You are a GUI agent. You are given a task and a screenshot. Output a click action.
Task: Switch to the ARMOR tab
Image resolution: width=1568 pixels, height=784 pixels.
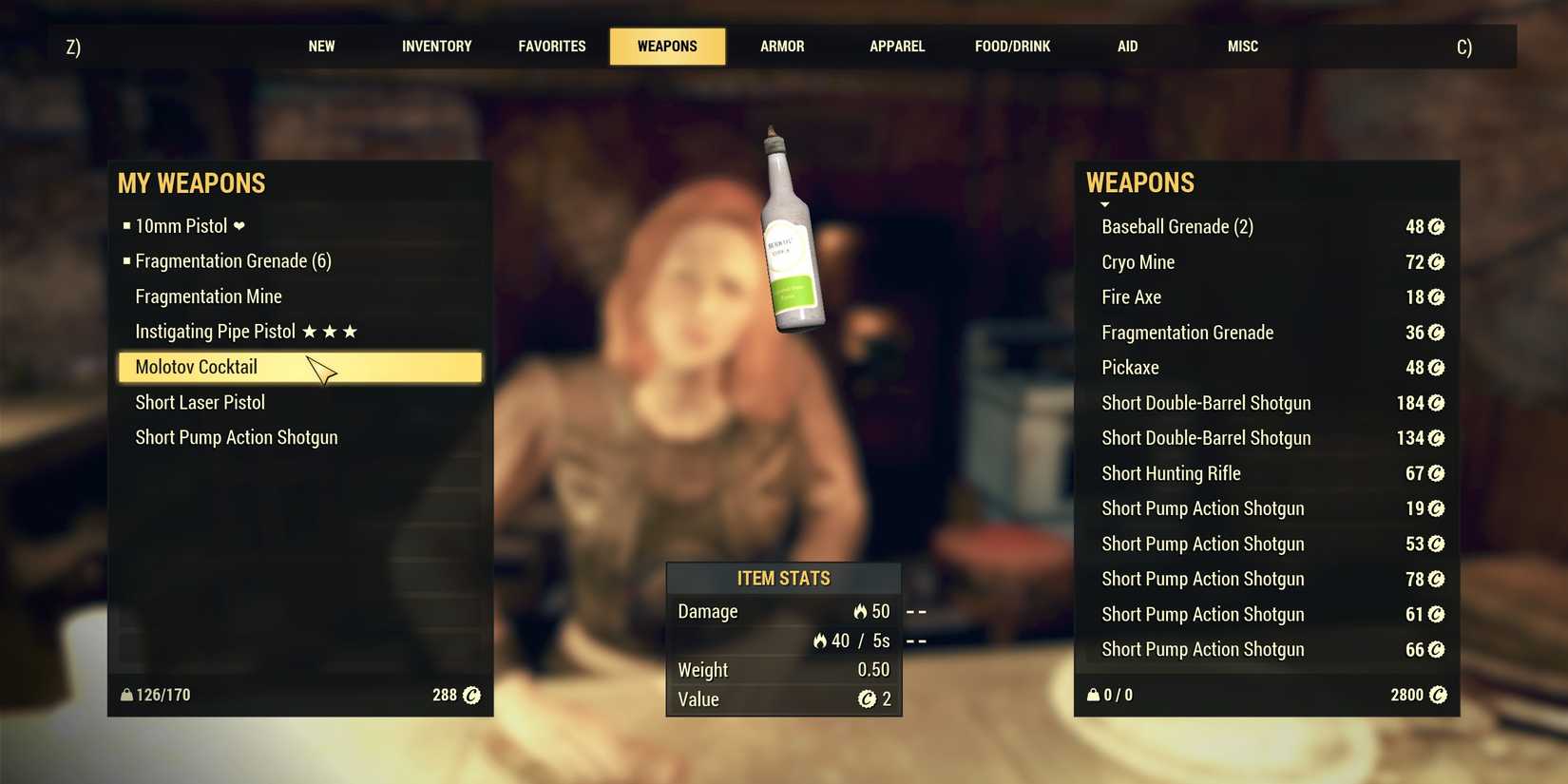[781, 46]
